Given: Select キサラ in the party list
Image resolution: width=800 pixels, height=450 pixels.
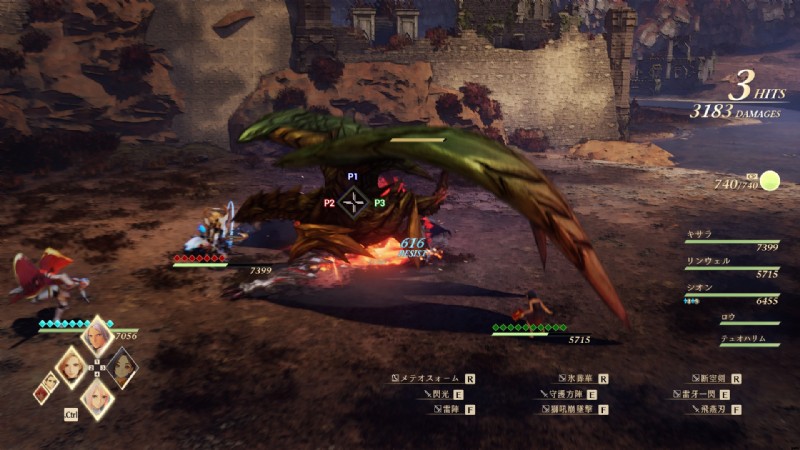Looking at the screenshot, I should click(699, 234).
